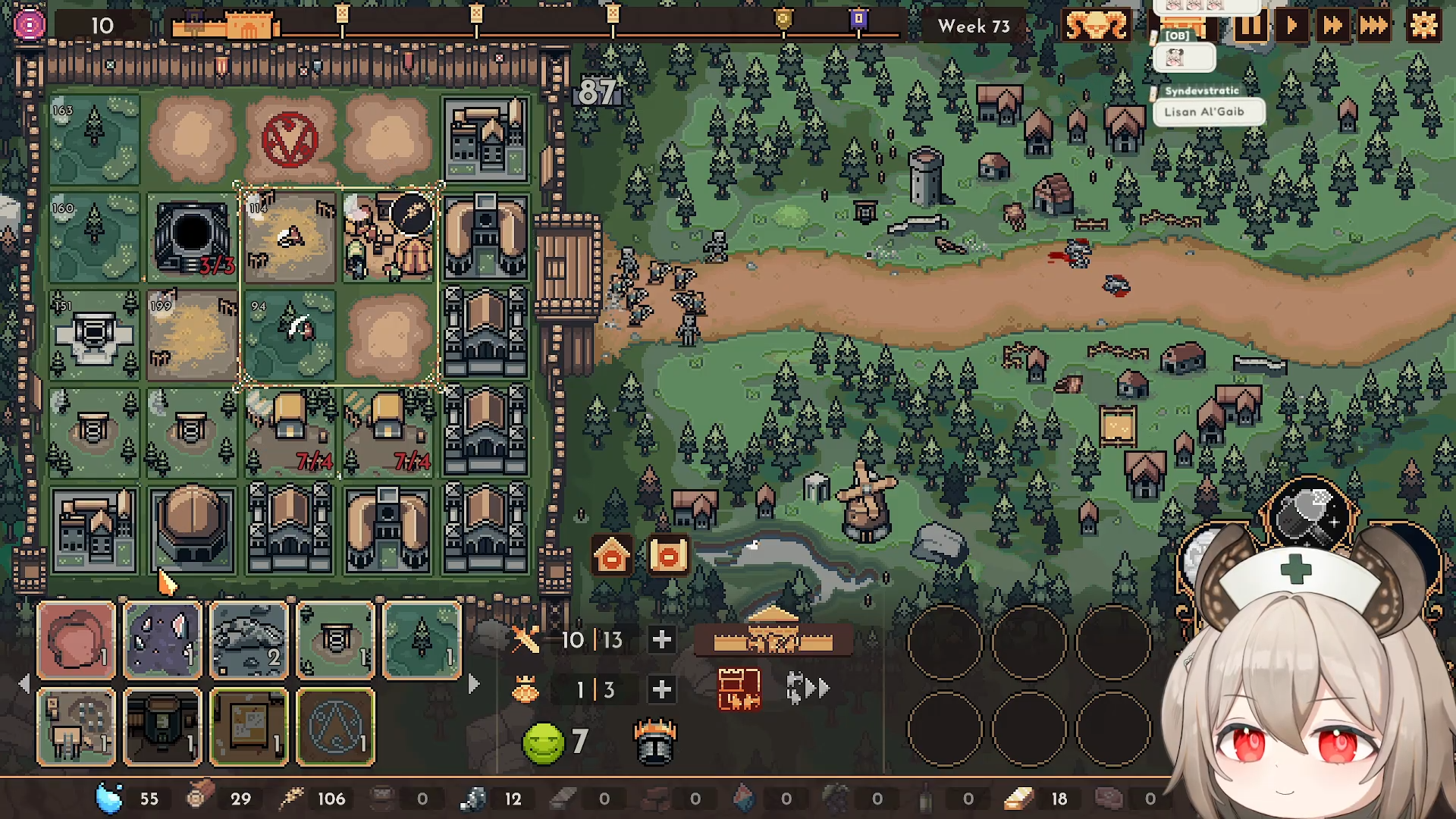Add a soldier with the plus button
The height and width of the screenshot is (819, 1456).
pos(661,640)
